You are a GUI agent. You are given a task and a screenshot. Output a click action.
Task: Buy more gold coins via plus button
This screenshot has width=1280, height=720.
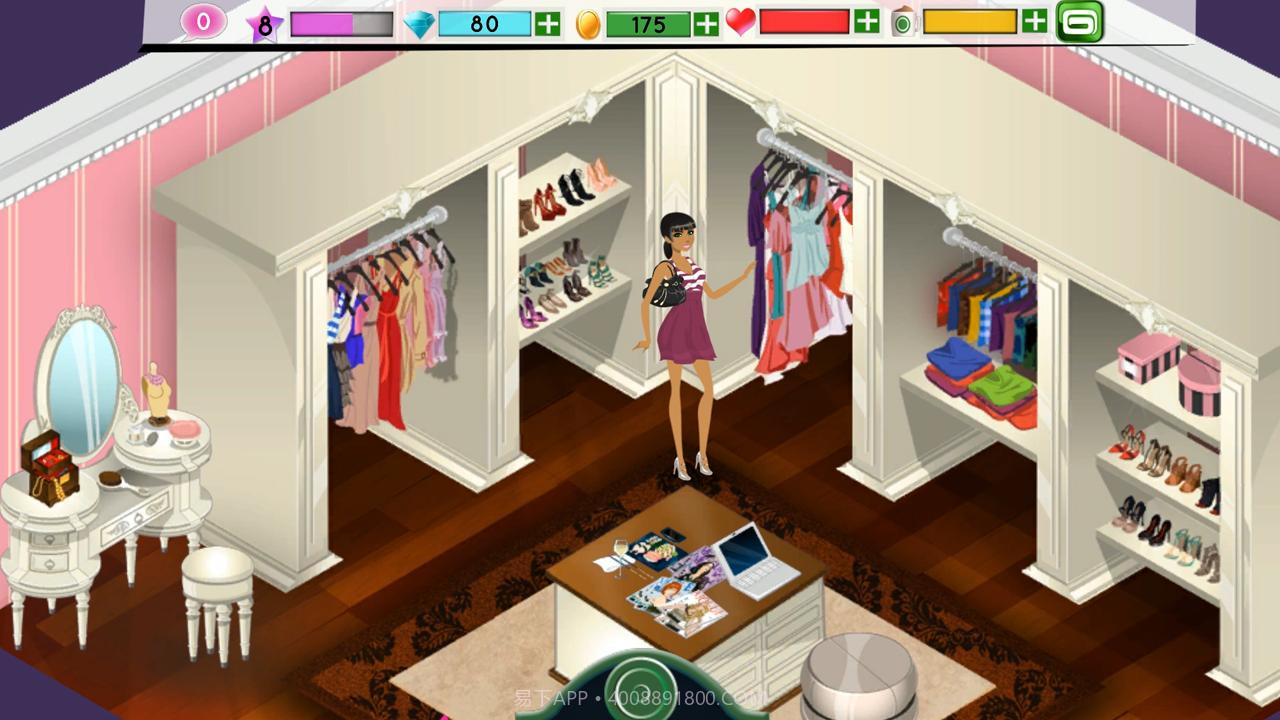(706, 24)
